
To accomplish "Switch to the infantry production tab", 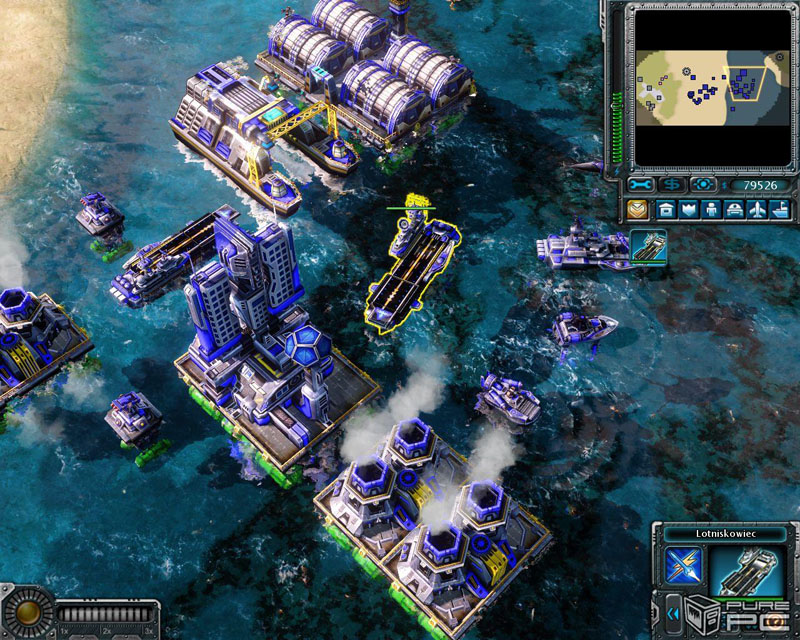I will pos(712,210).
